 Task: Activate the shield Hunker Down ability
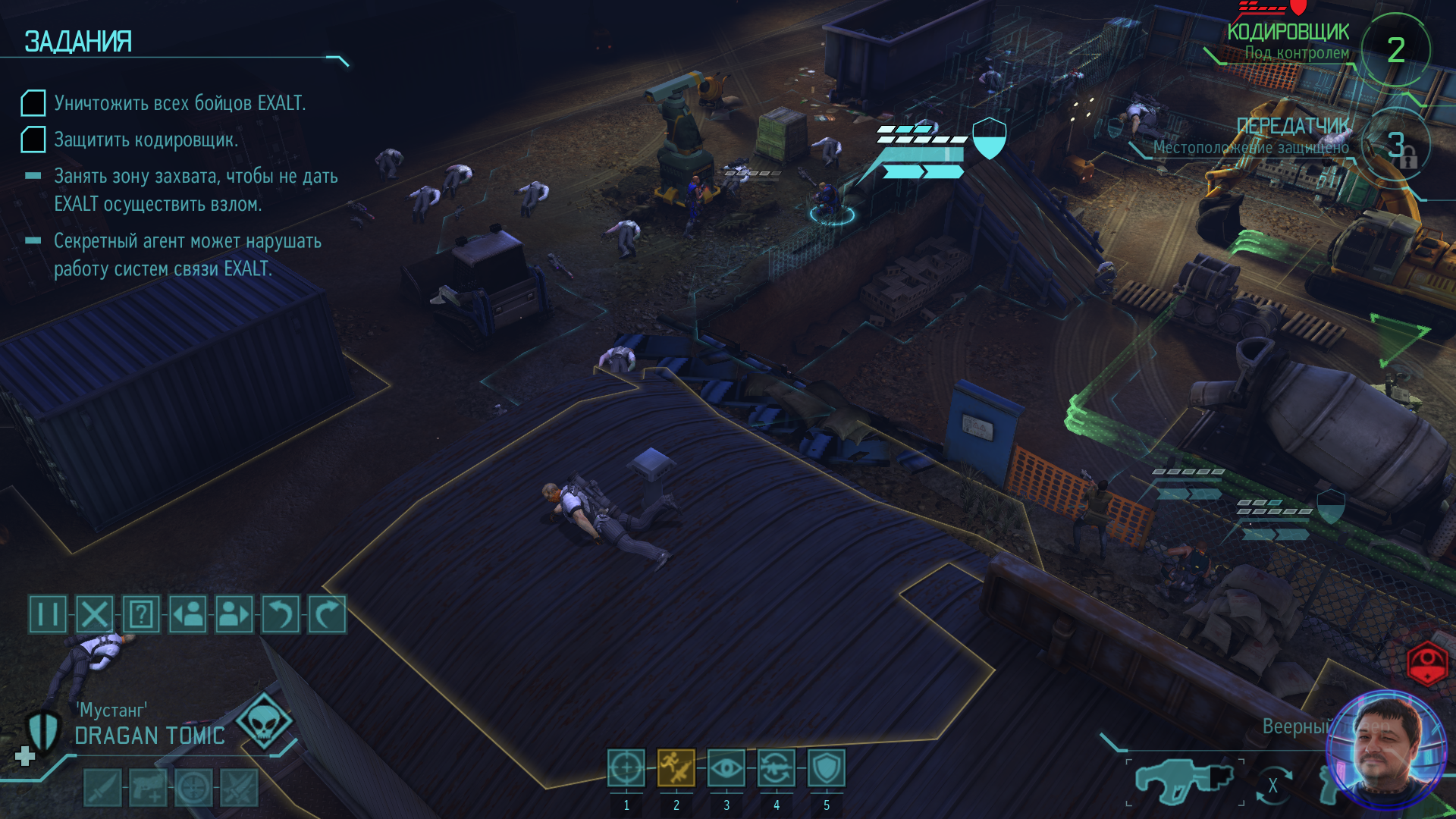coord(827,768)
